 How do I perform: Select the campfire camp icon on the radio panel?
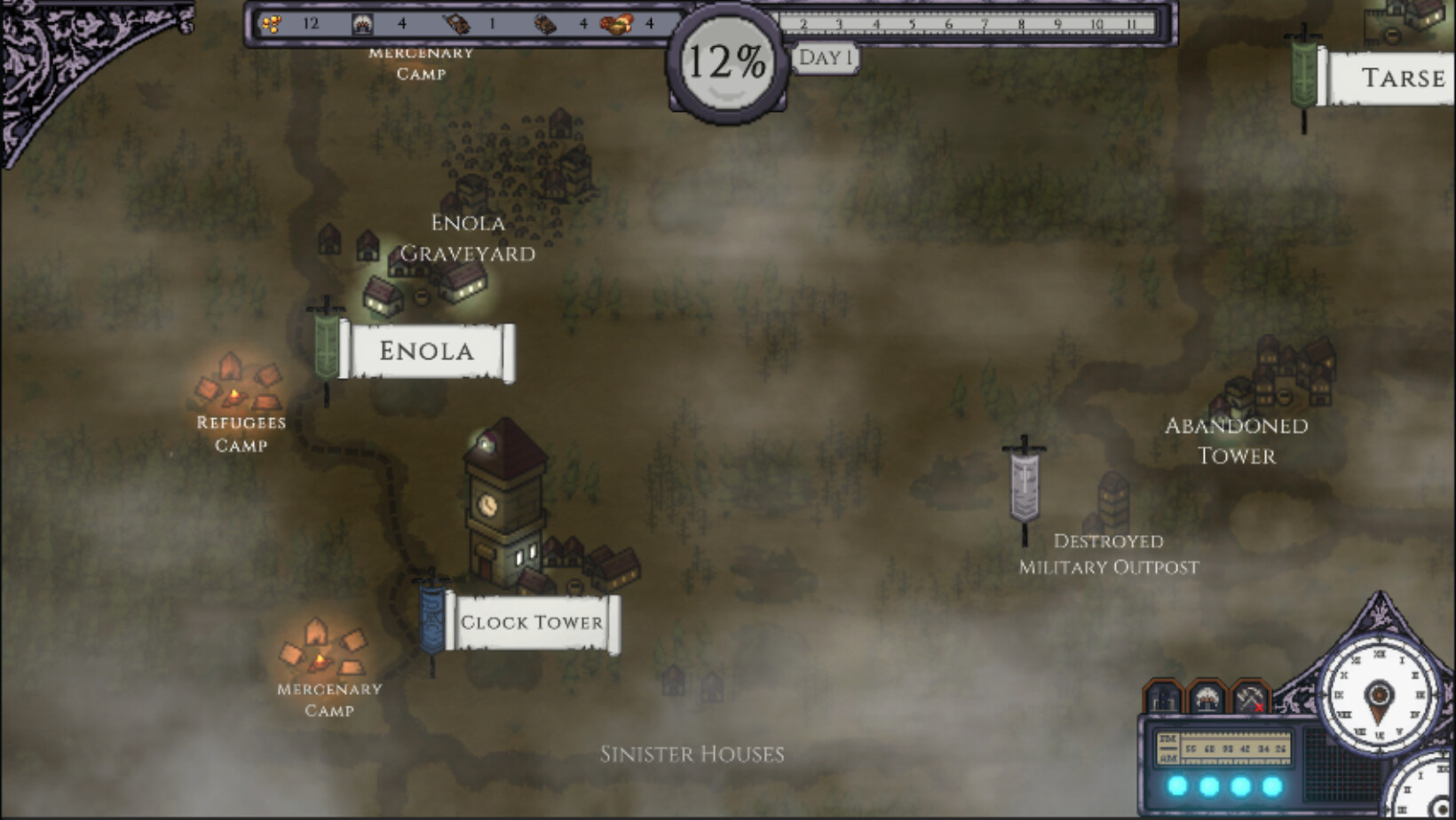click(x=1207, y=697)
